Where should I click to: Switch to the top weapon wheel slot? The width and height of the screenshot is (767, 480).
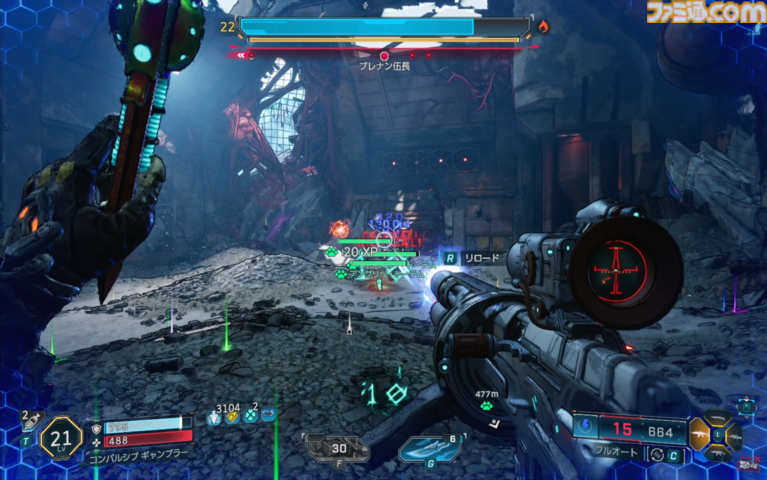coord(718,416)
